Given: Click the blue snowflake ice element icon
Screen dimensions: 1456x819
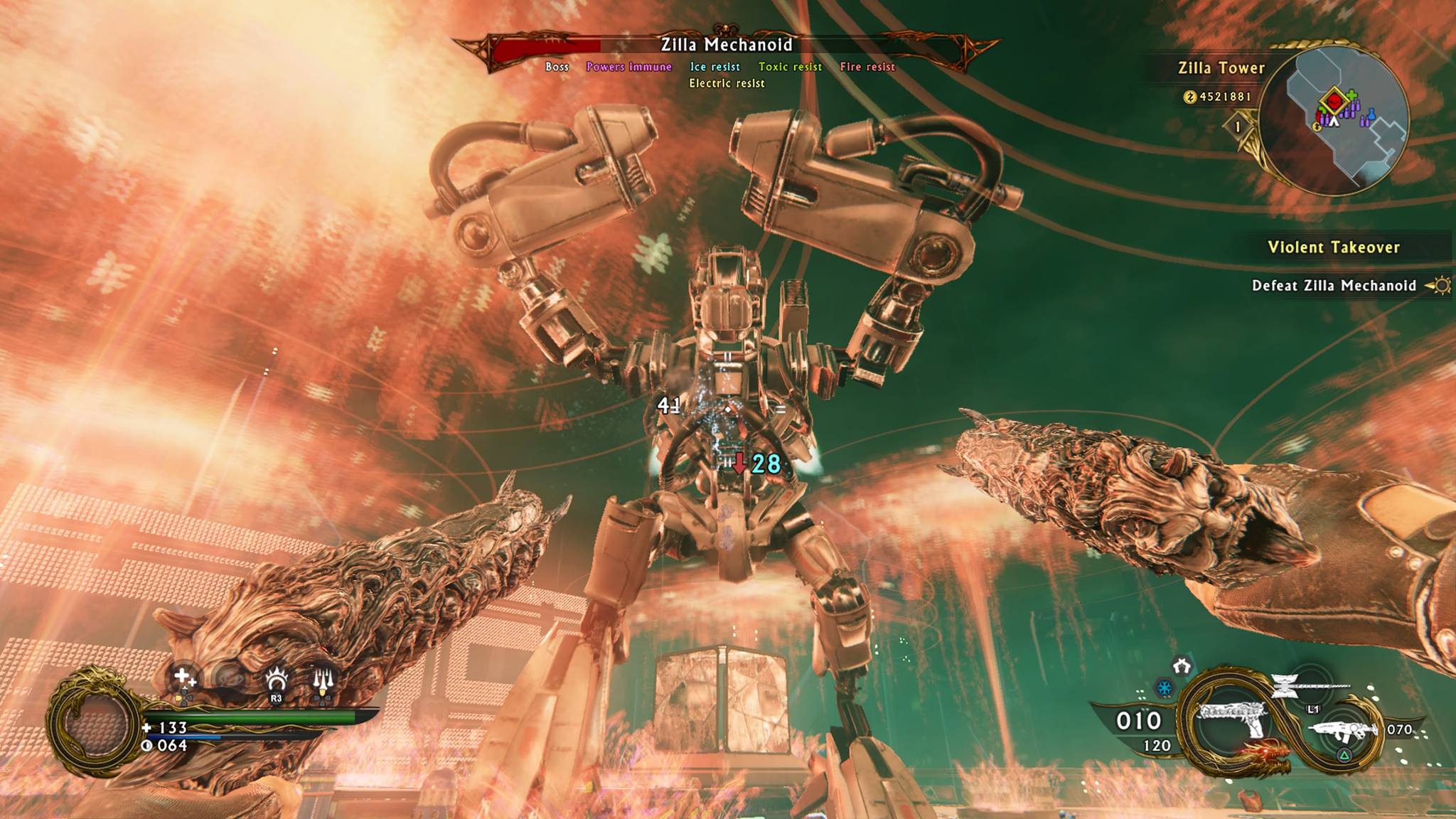Looking at the screenshot, I should [1165, 688].
